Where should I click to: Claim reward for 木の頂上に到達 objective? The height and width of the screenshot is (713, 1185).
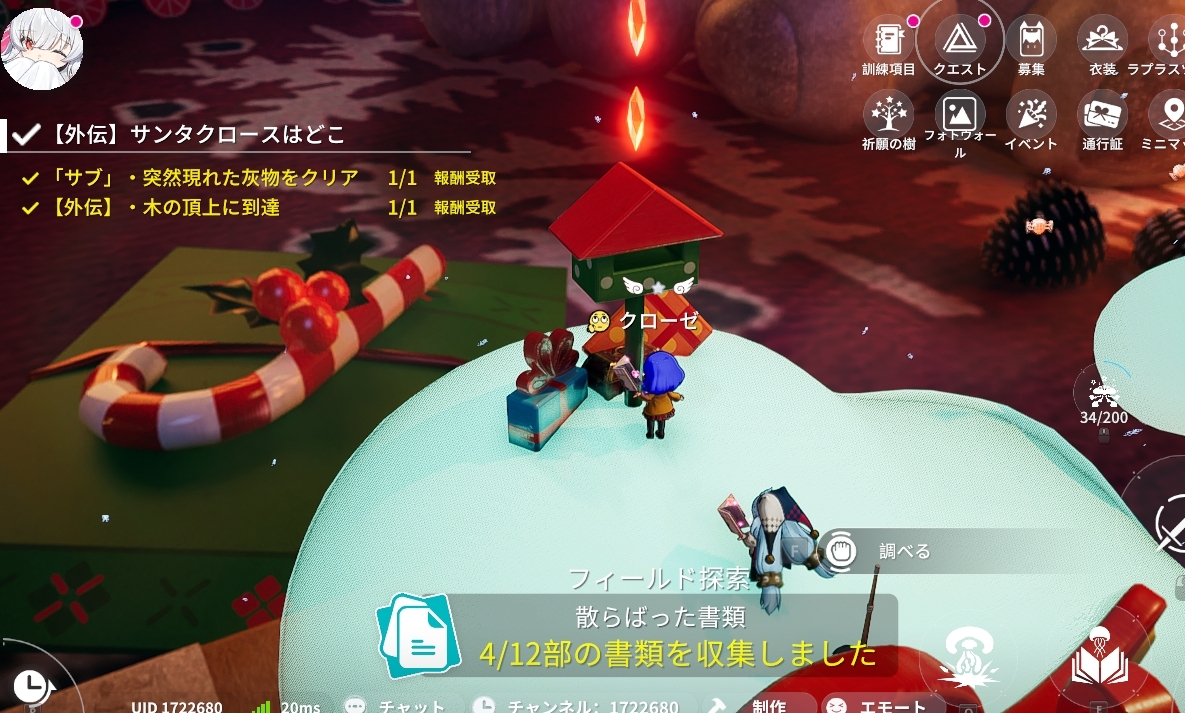[x=465, y=208]
